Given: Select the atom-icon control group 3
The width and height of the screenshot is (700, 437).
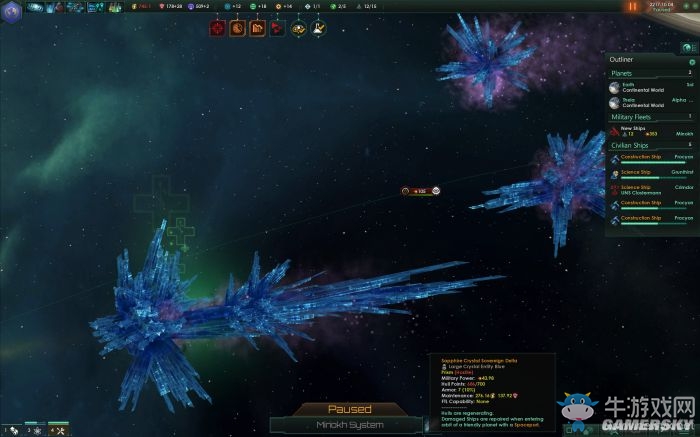Looking at the screenshot, I should 35,430.
